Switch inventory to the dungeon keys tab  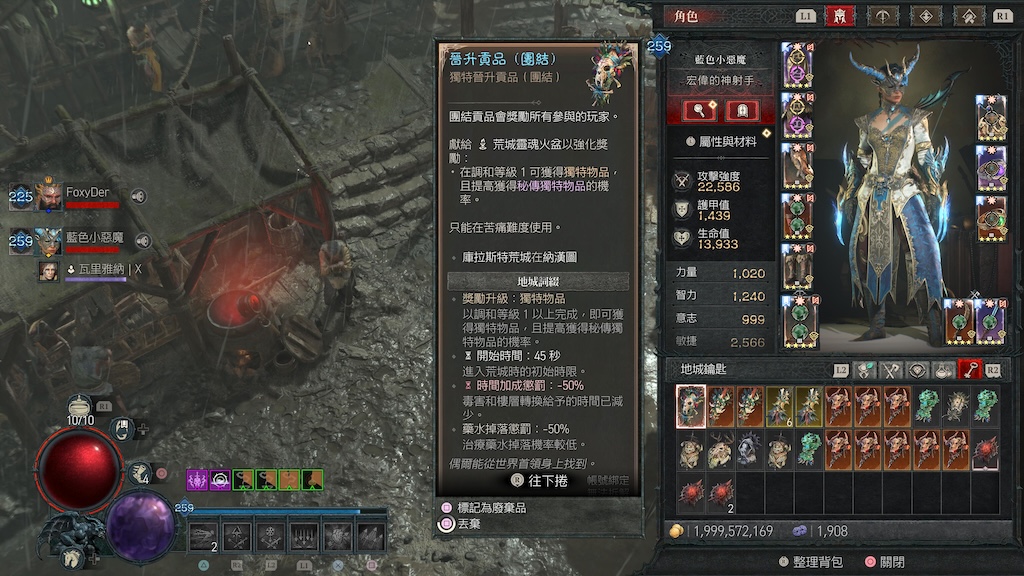click(969, 370)
